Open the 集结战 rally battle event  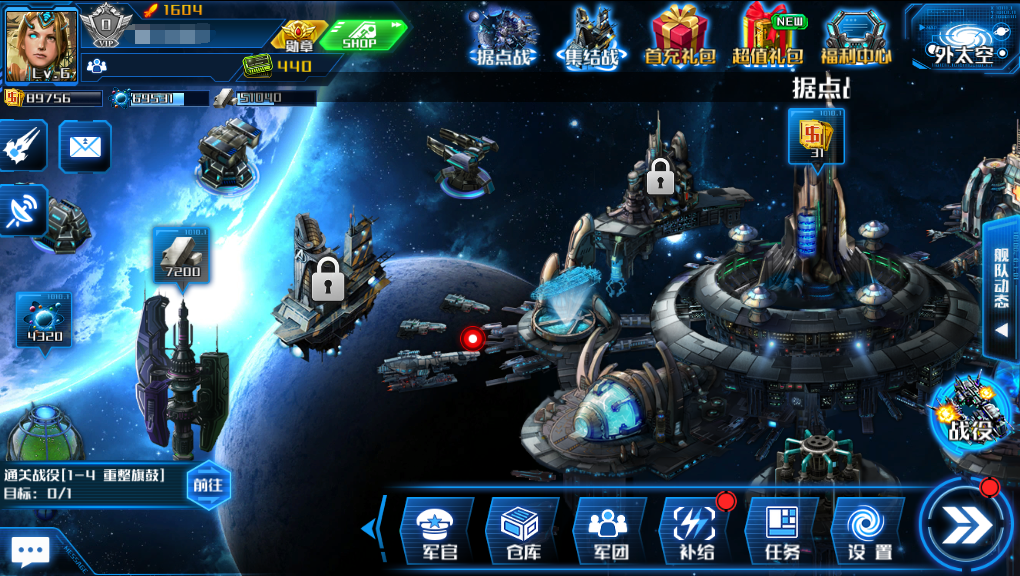tap(590, 38)
